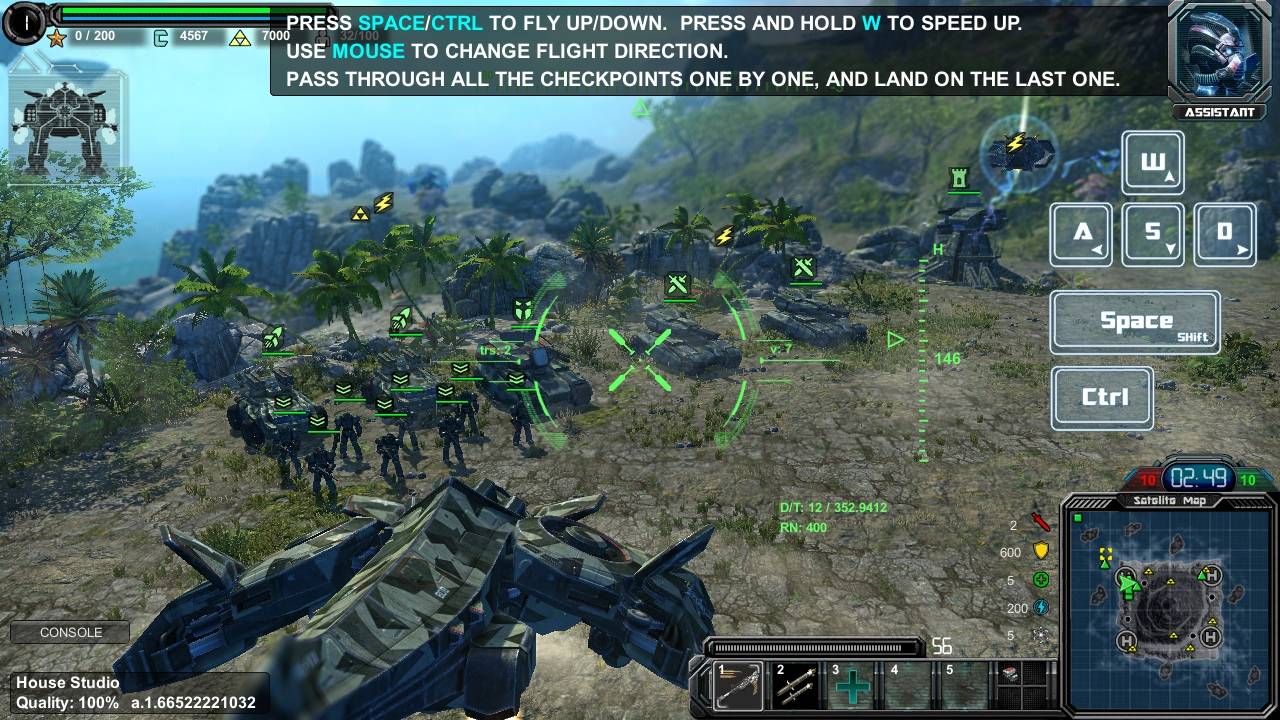Image resolution: width=1280 pixels, height=720 pixels.
Task: Choose the twin missiles in slot 2
Action: 797,687
